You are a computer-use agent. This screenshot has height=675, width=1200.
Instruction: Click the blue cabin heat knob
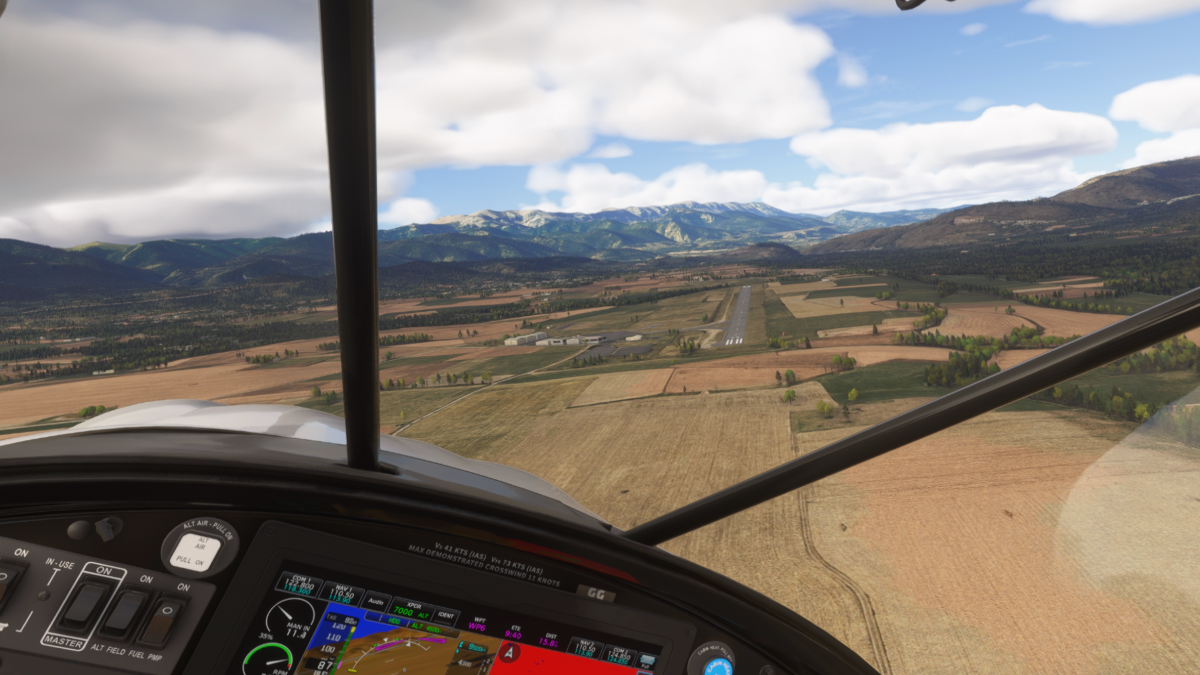click(x=717, y=664)
